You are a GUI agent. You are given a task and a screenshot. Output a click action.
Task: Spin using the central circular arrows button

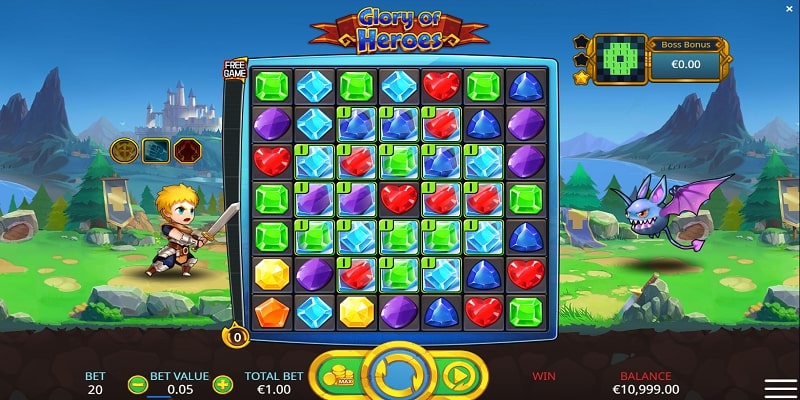pos(399,375)
